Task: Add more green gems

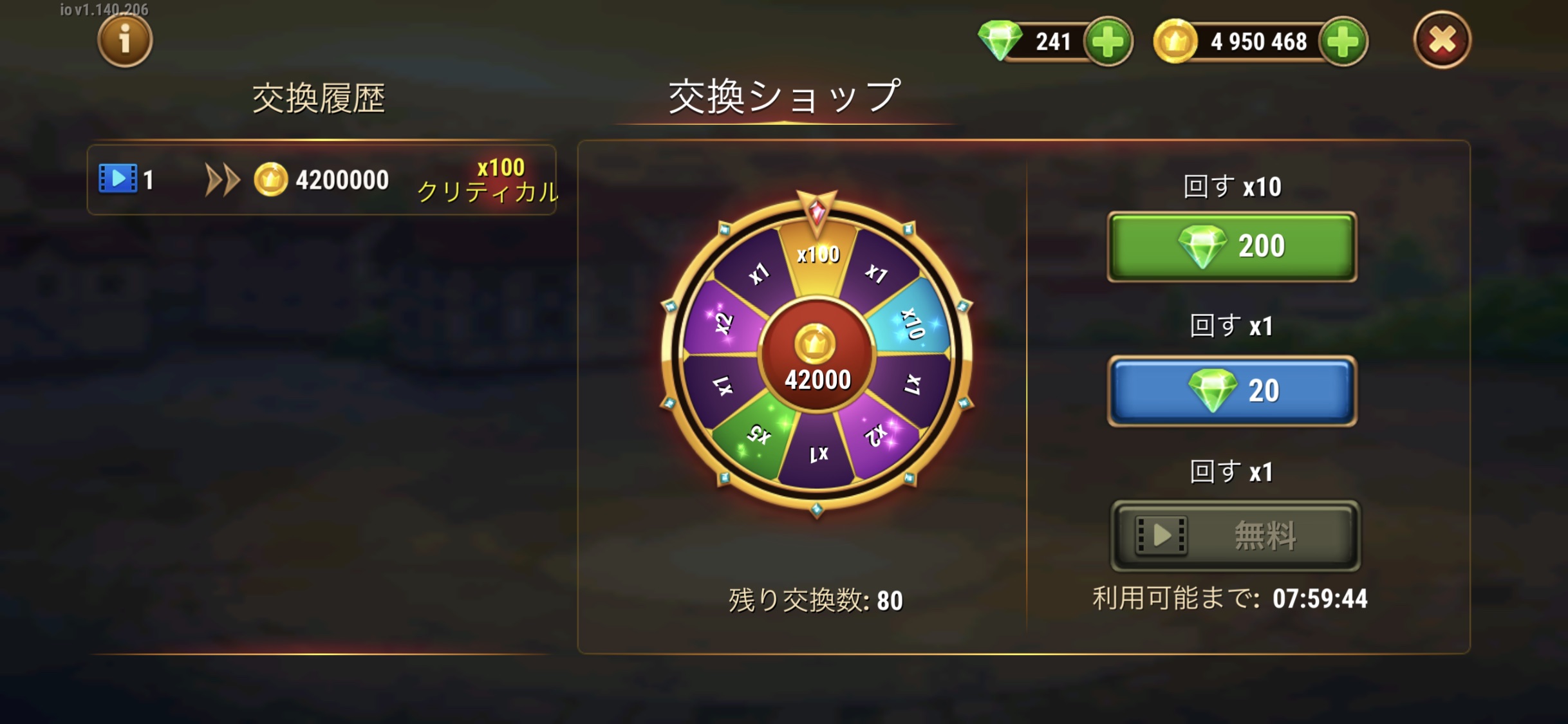Action: [1108, 42]
